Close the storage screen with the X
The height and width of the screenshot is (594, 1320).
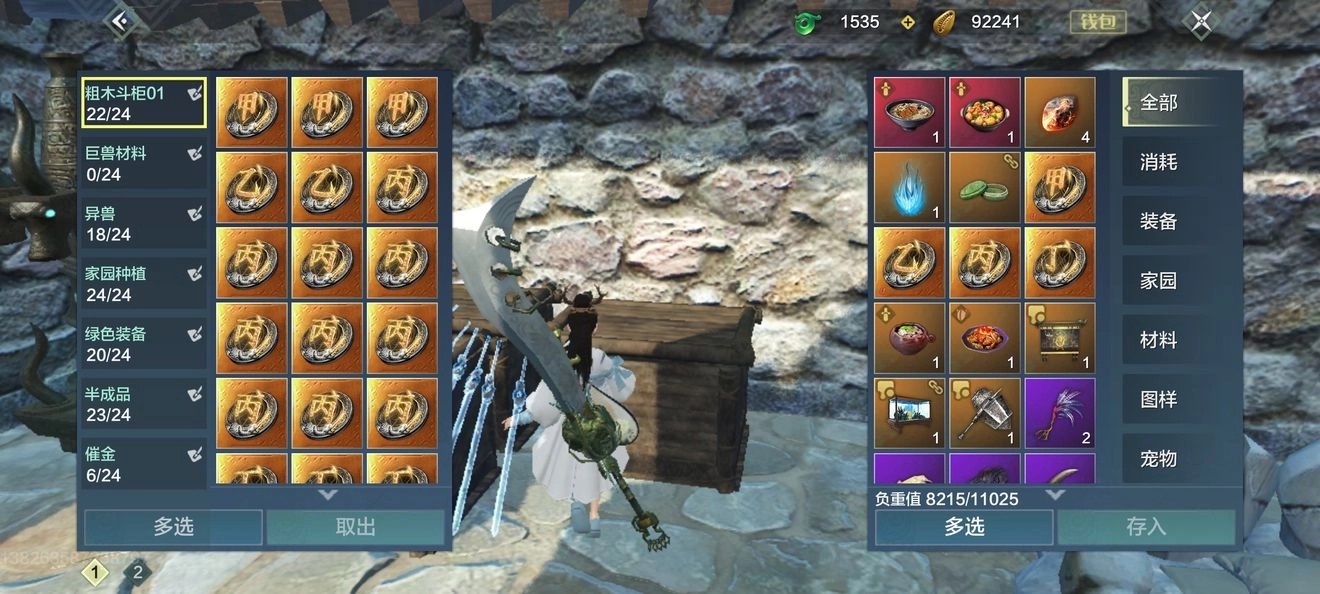1201,22
